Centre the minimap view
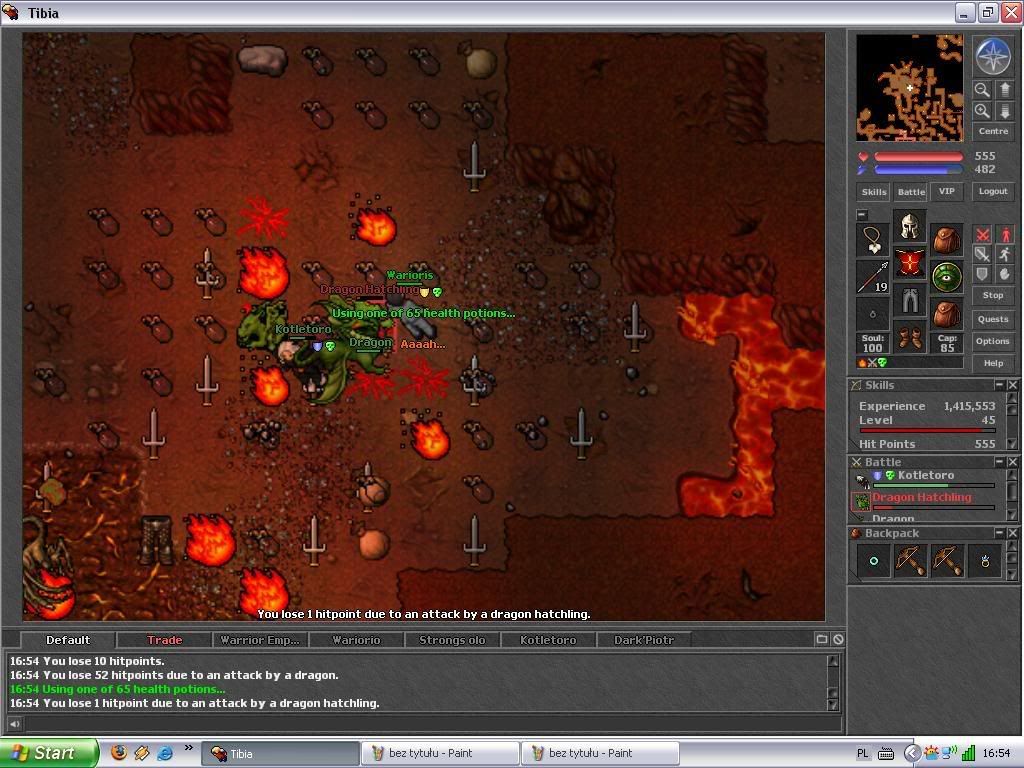 993,131
